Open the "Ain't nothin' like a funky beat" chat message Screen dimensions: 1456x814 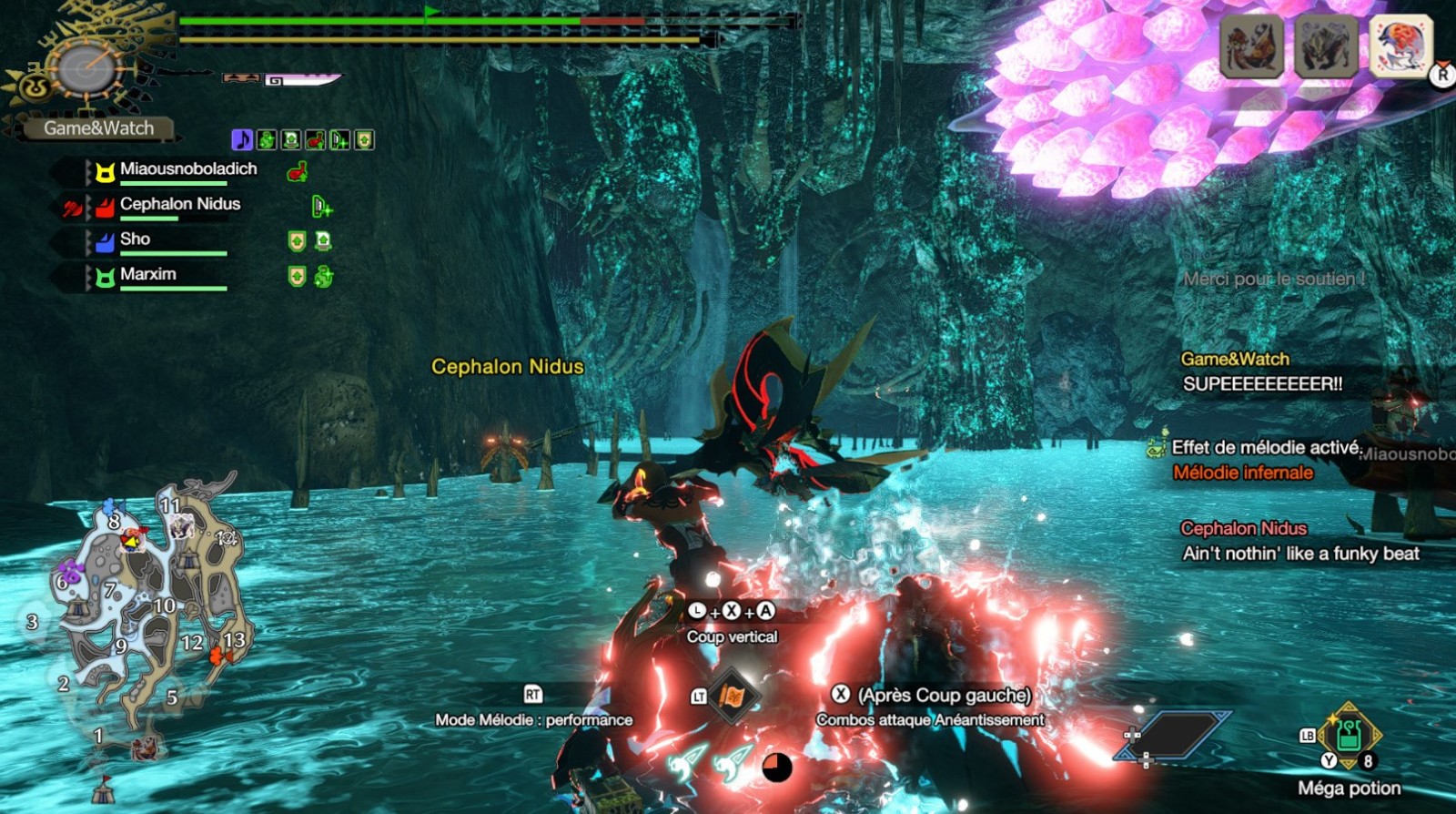pyautogui.click(x=1300, y=554)
